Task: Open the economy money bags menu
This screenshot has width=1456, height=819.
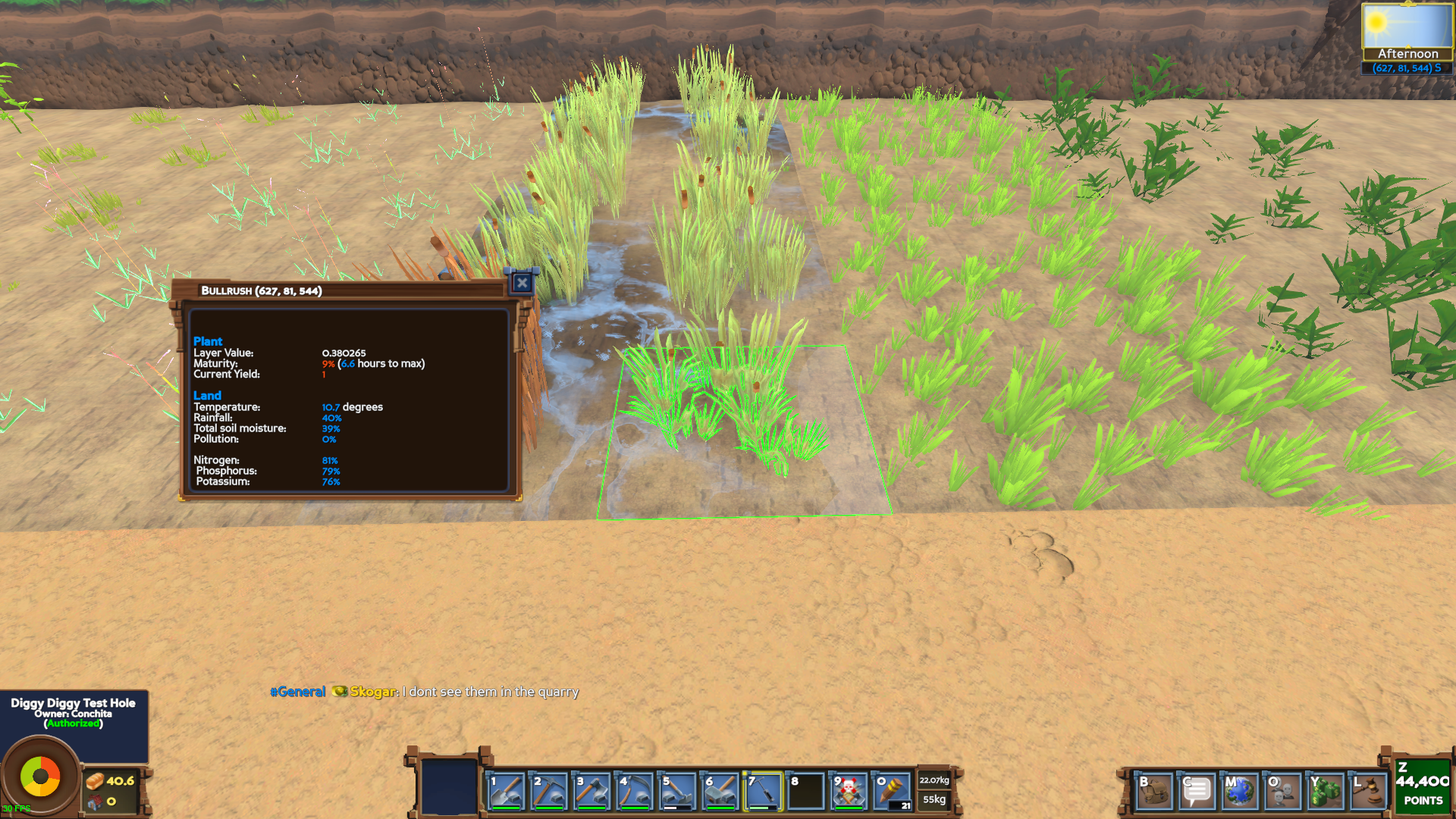Action: point(1325,792)
